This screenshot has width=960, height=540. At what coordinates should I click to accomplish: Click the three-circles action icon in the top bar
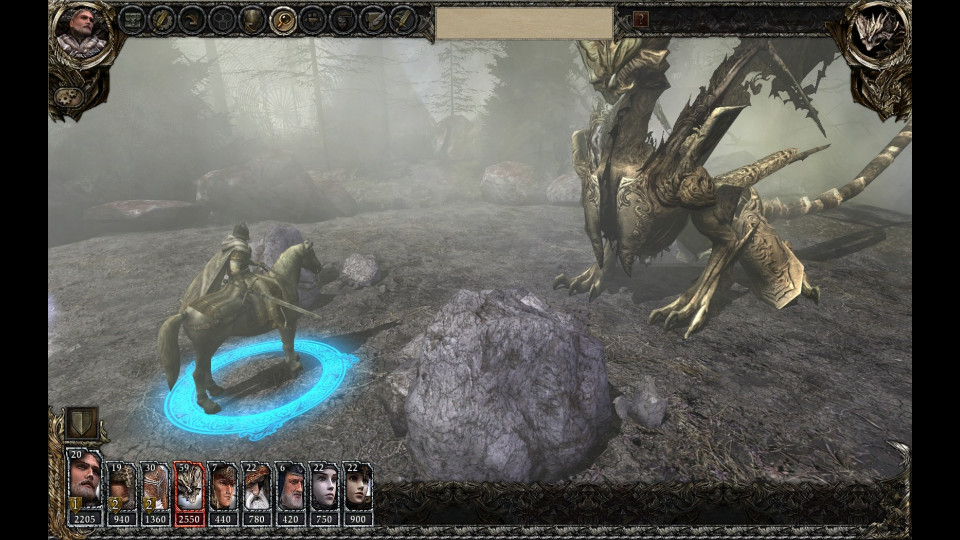pos(222,19)
